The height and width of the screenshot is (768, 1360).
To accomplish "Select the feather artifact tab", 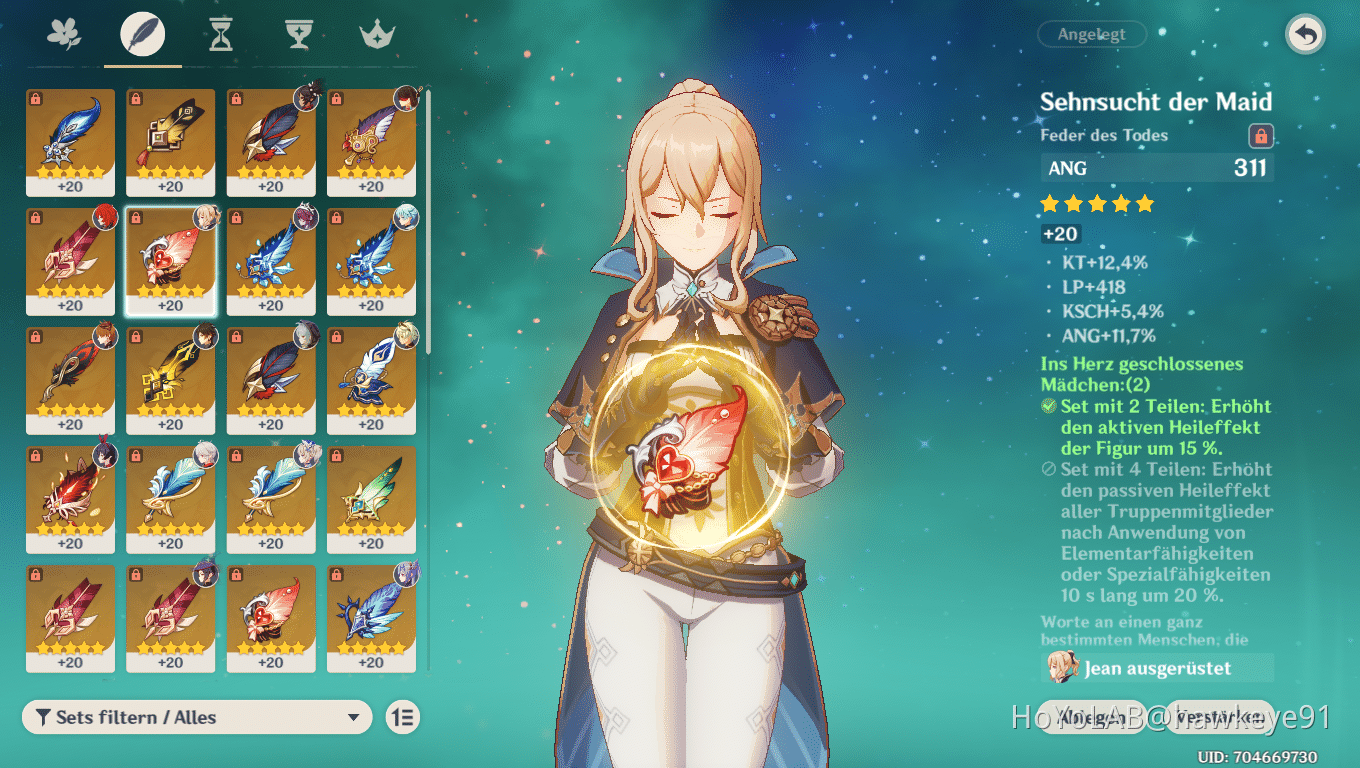I will point(142,35).
